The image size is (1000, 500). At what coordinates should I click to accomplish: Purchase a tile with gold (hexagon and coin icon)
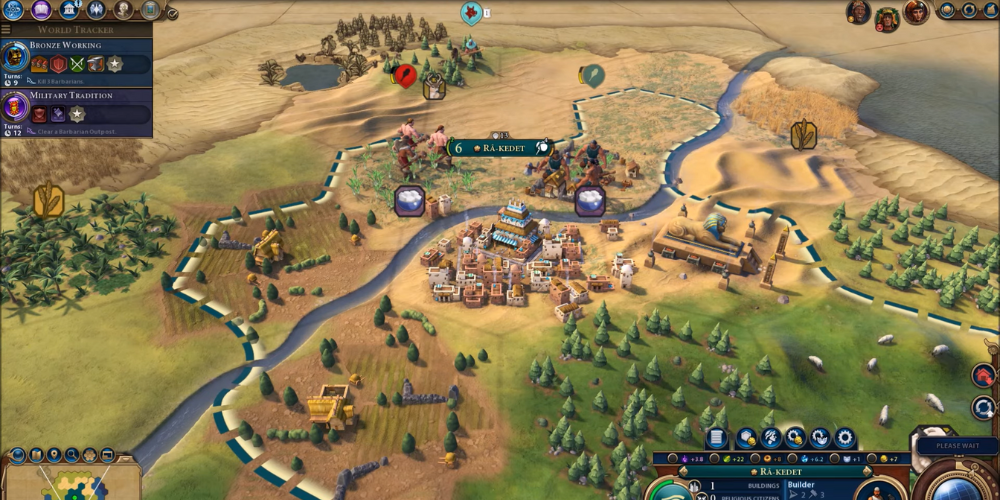point(746,437)
